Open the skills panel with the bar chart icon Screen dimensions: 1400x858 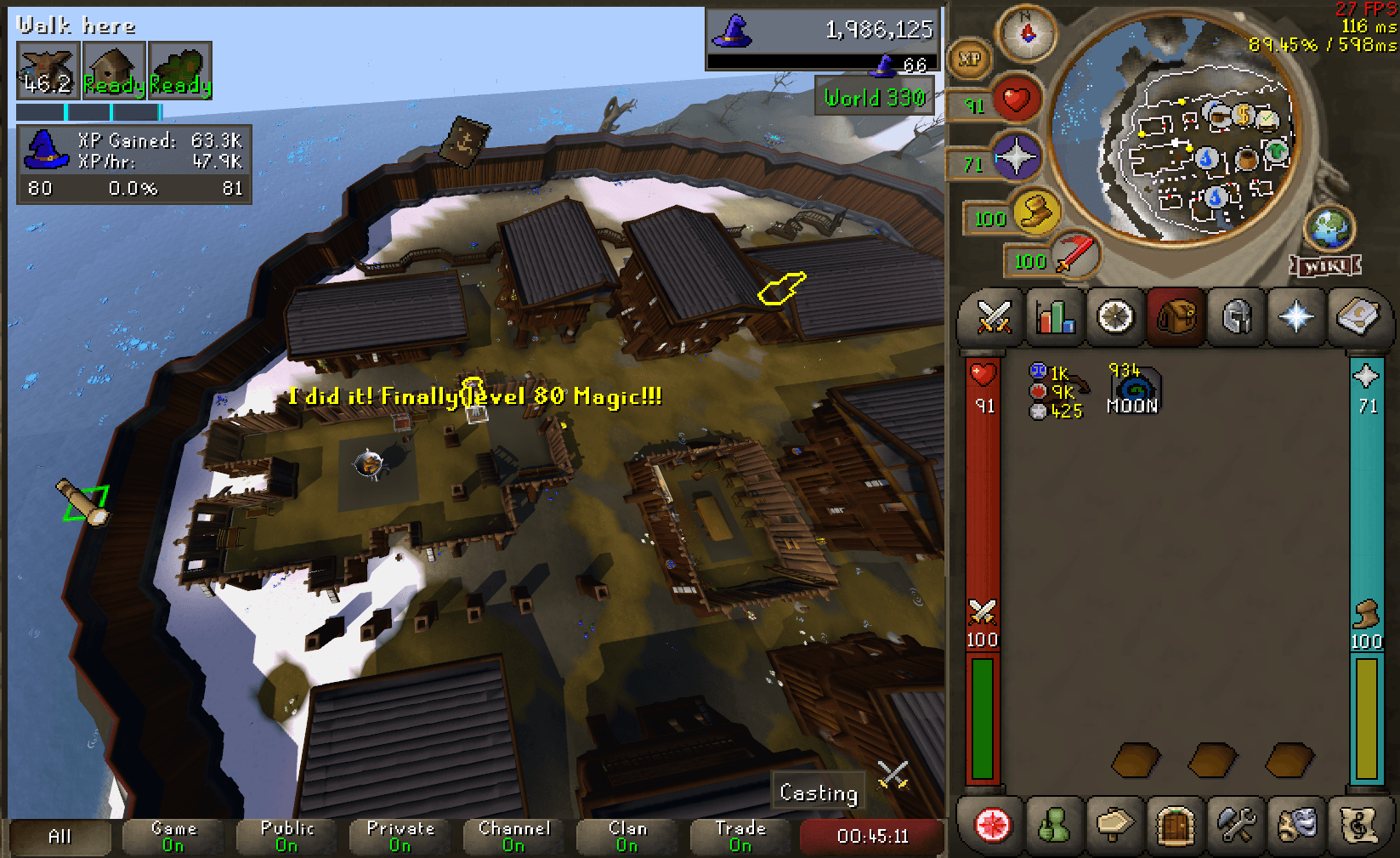(1054, 317)
